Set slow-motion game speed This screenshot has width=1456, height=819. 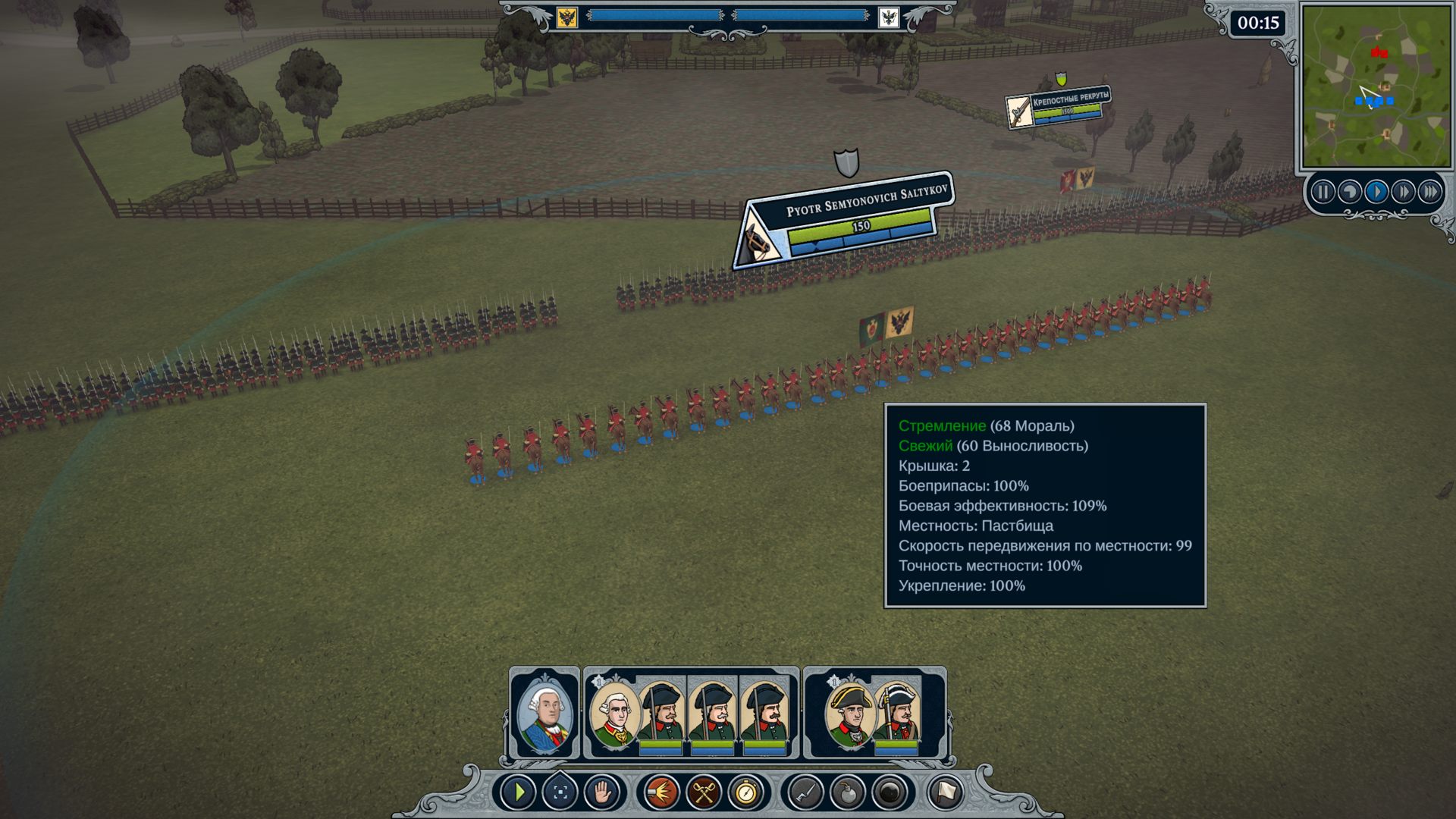pos(1350,192)
